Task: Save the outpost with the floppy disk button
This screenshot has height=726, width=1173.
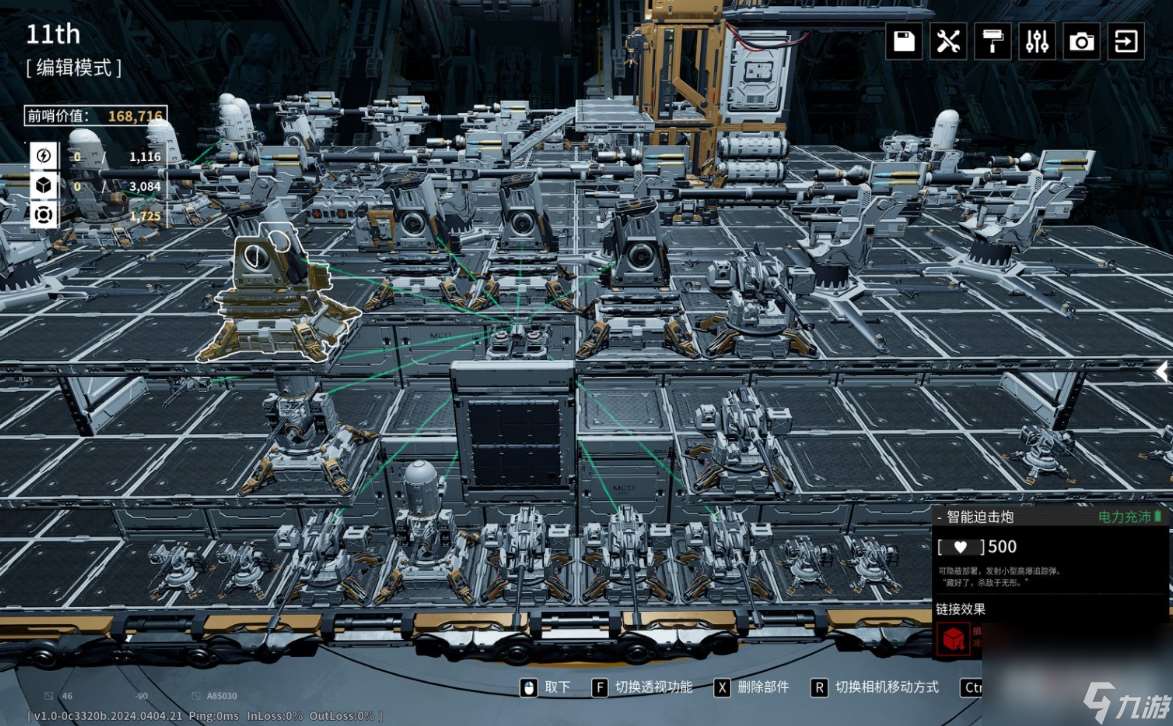Action: point(904,41)
